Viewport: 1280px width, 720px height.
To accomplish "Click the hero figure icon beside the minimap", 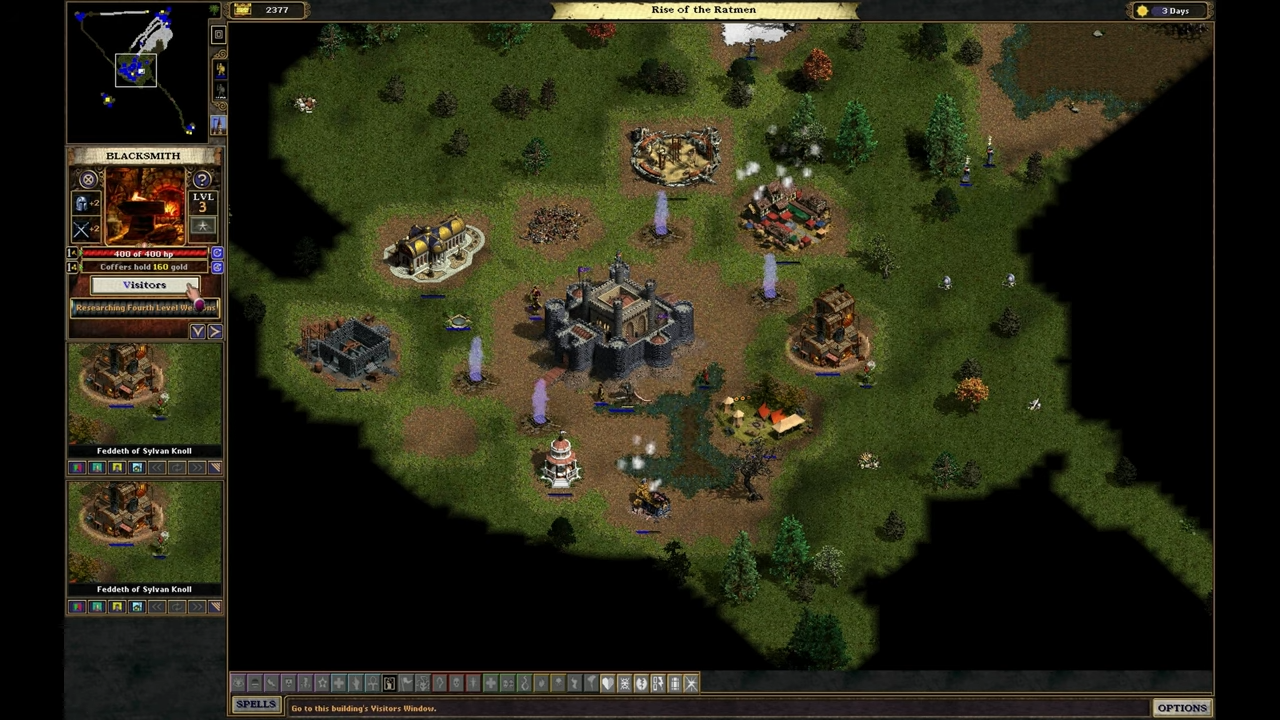I will point(219,70).
